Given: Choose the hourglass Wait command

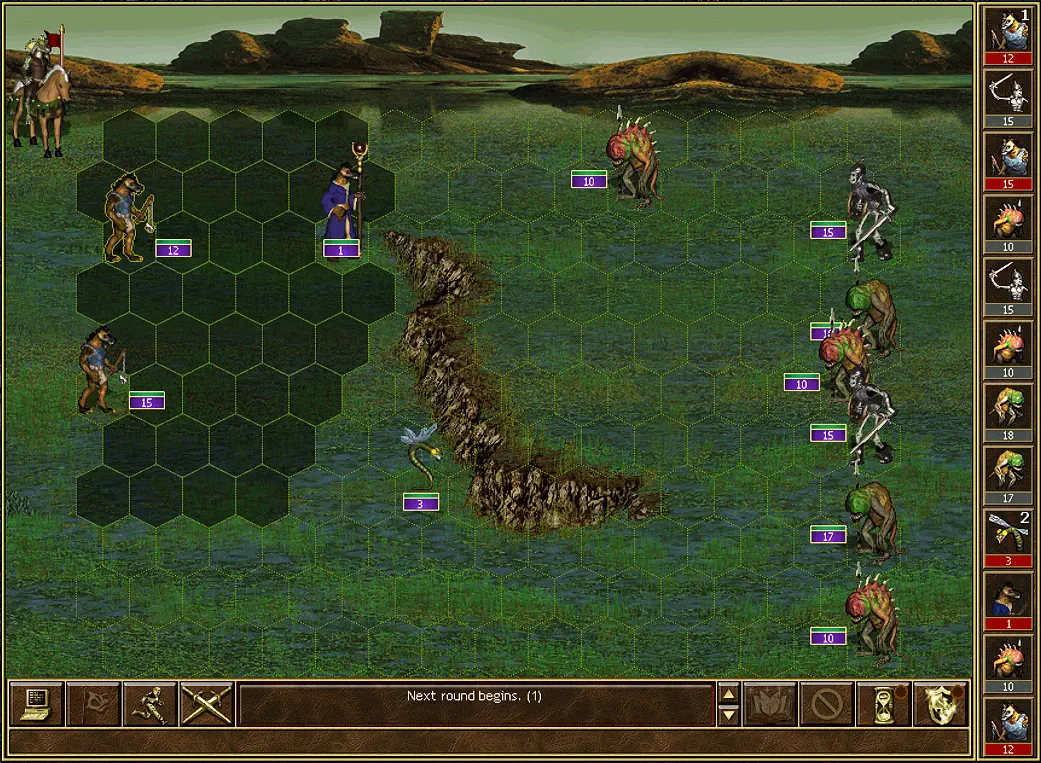Looking at the screenshot, I should tap(884, 704).
